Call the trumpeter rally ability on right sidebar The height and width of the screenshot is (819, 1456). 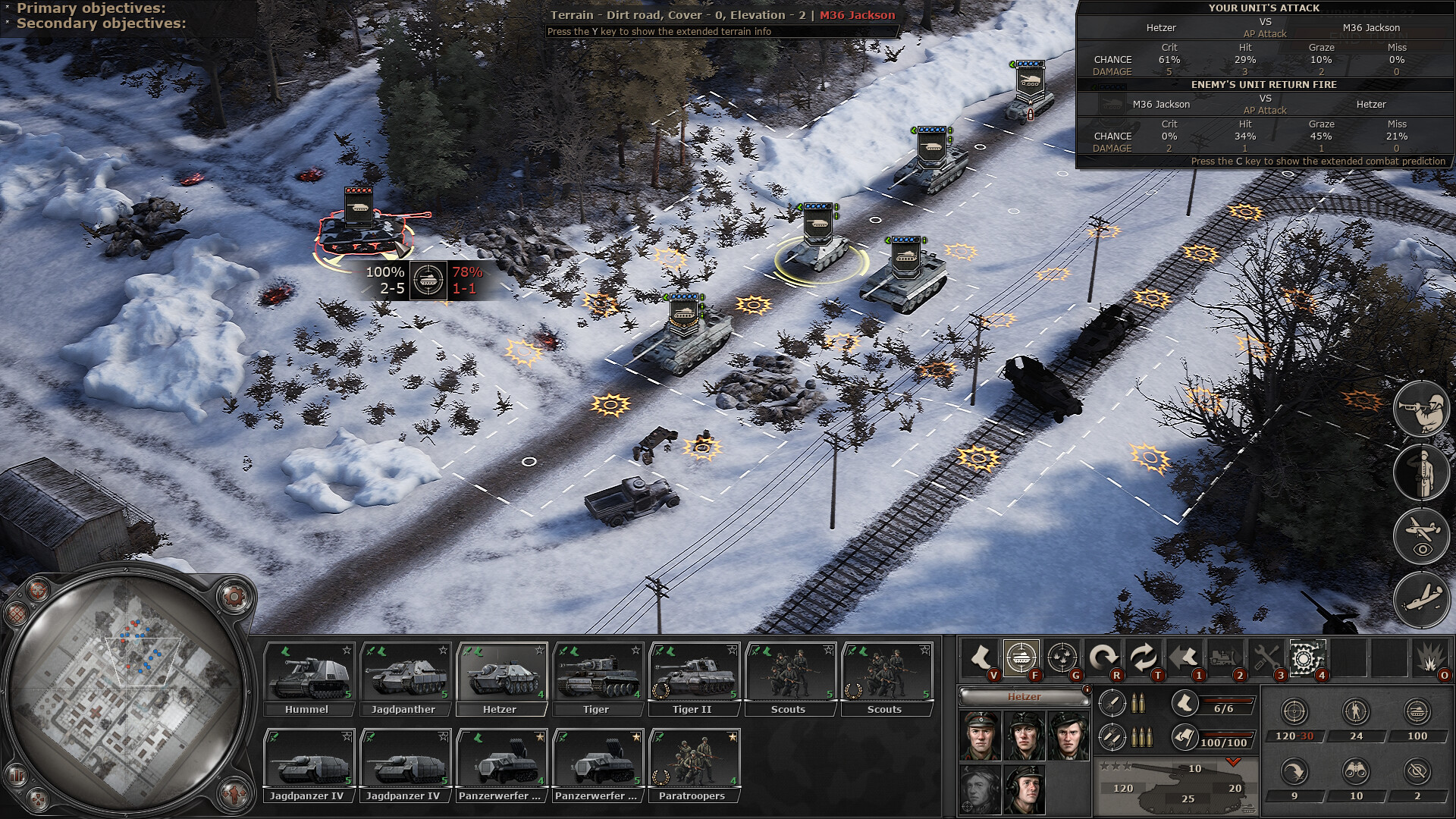(x=1422, y=409)
